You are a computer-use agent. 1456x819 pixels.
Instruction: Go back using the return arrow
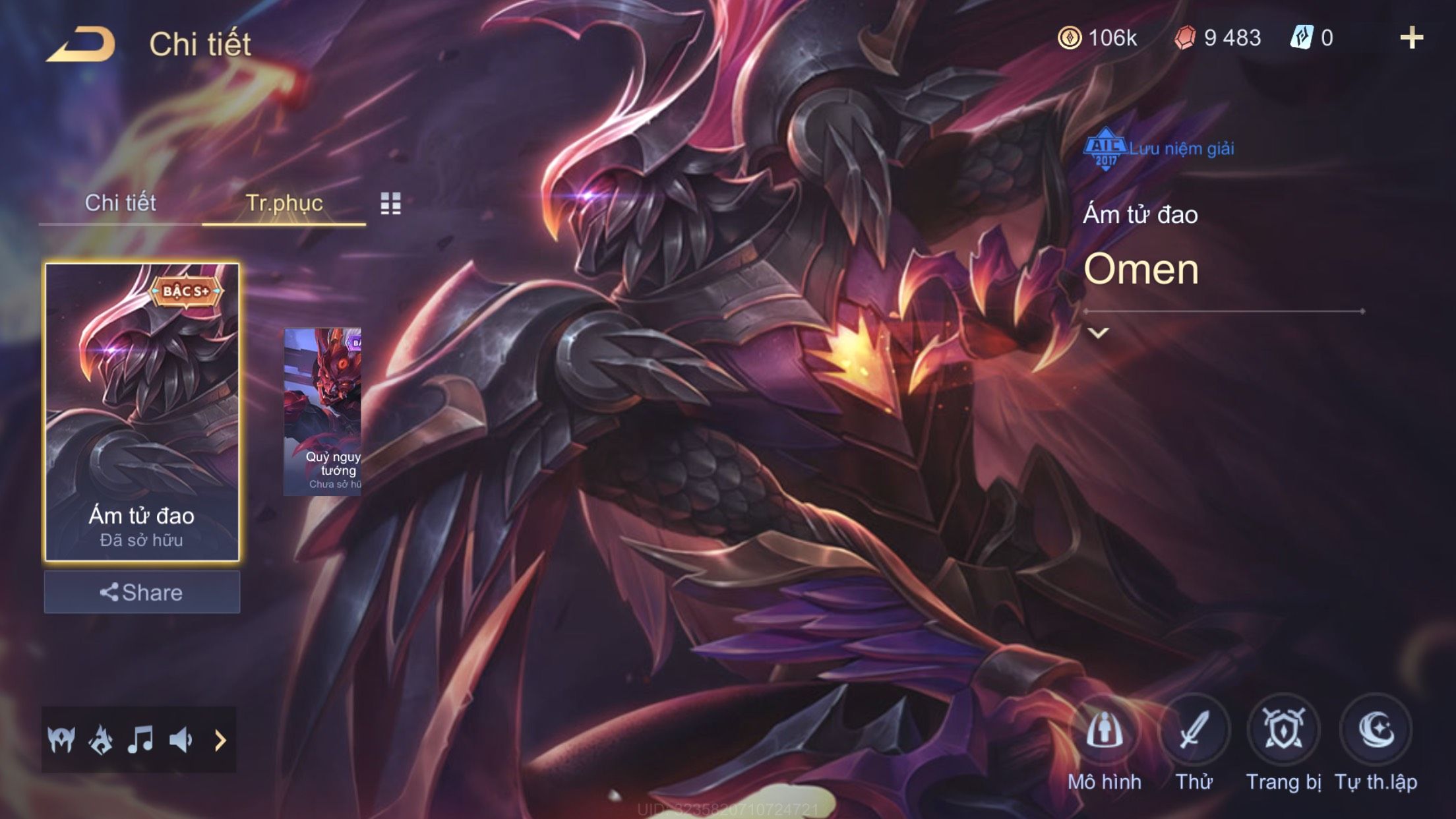81,45
